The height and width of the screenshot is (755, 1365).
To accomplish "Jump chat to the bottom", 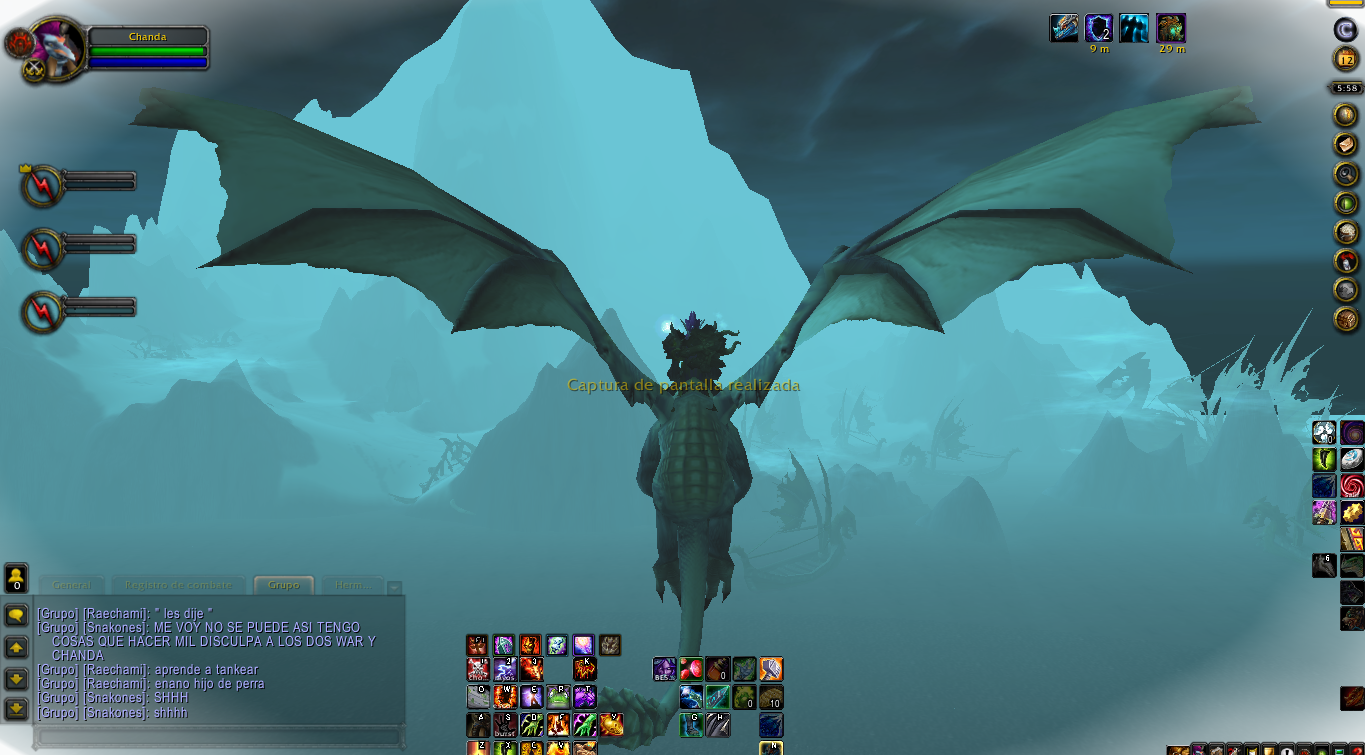I will (16, 709).
